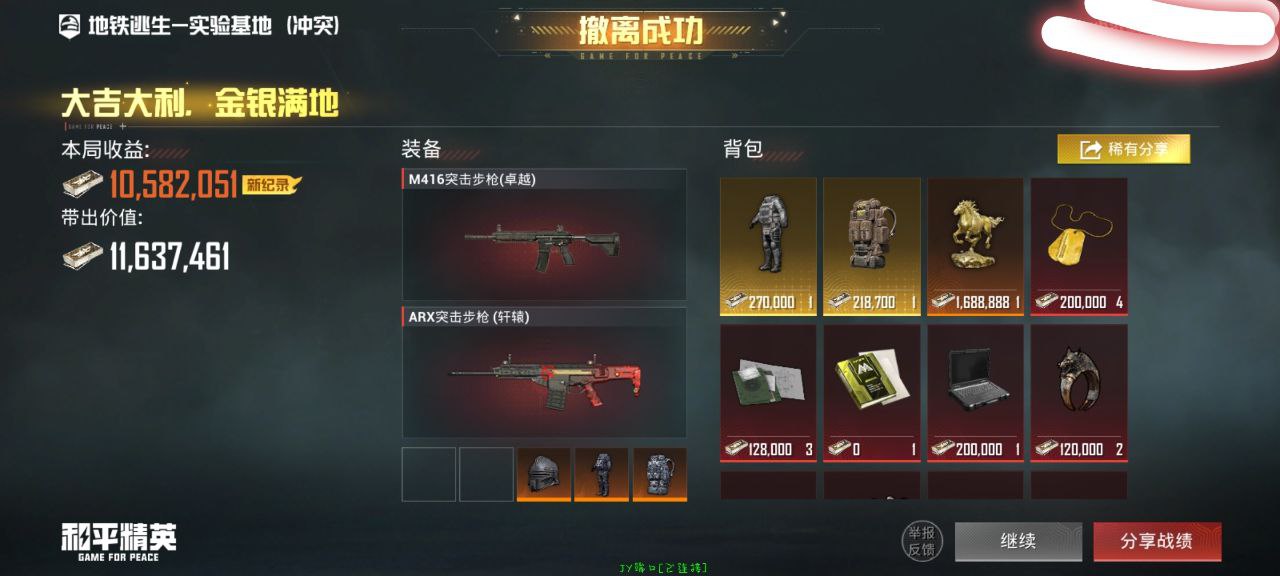Select the equipped backpack slot

[x=659, y=474]
